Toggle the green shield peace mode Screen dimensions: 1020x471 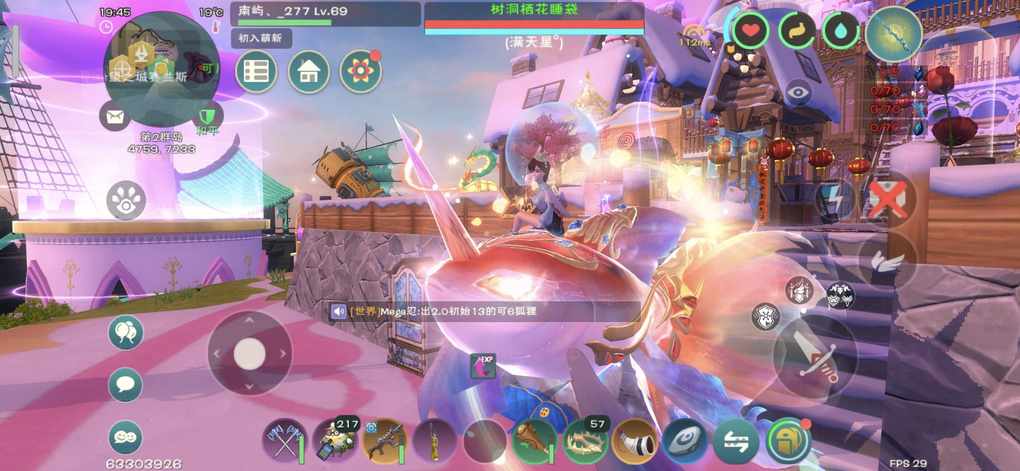[207, 115]
